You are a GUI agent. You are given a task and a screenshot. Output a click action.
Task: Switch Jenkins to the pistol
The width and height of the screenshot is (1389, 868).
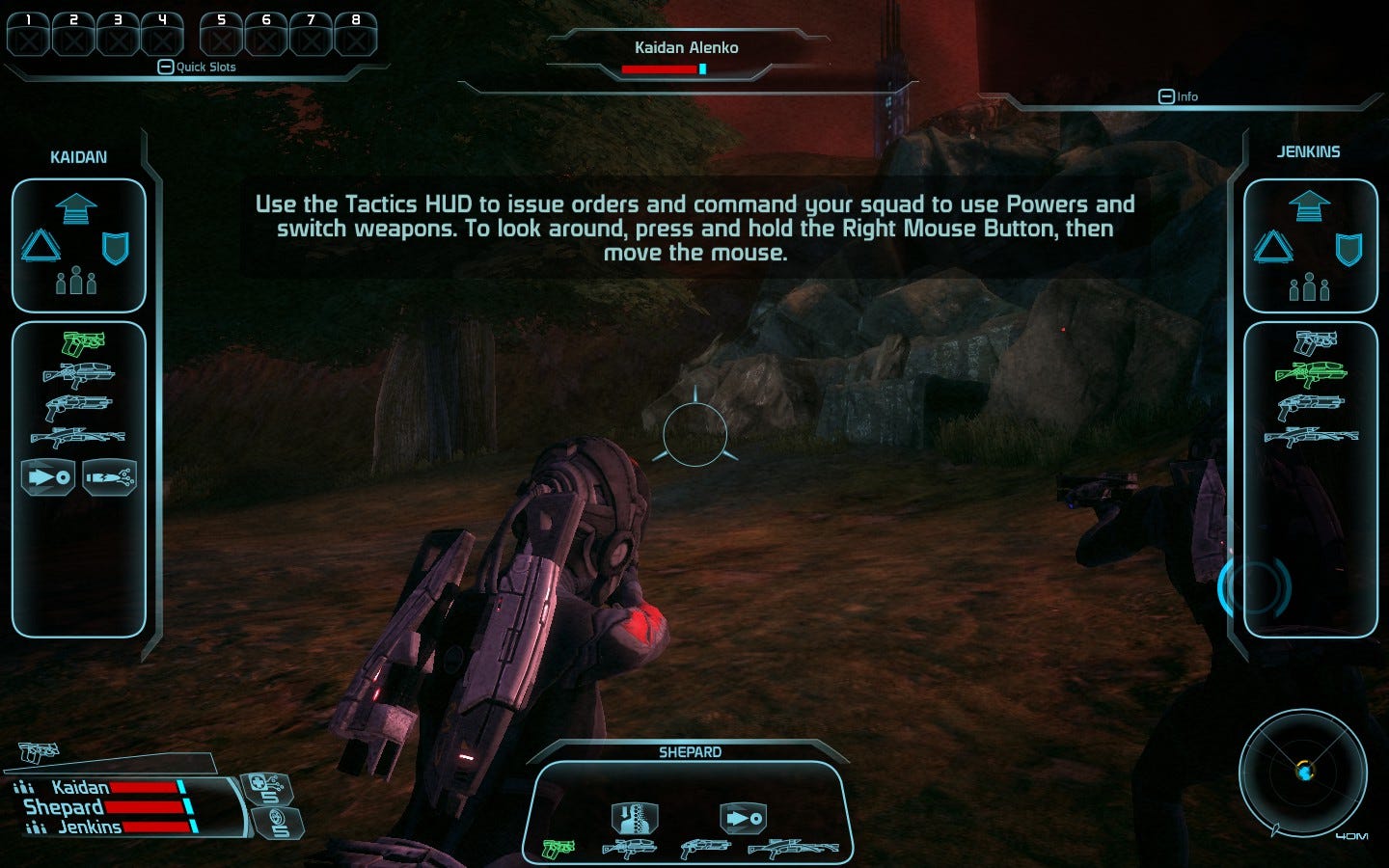(x=1315, y=342)
